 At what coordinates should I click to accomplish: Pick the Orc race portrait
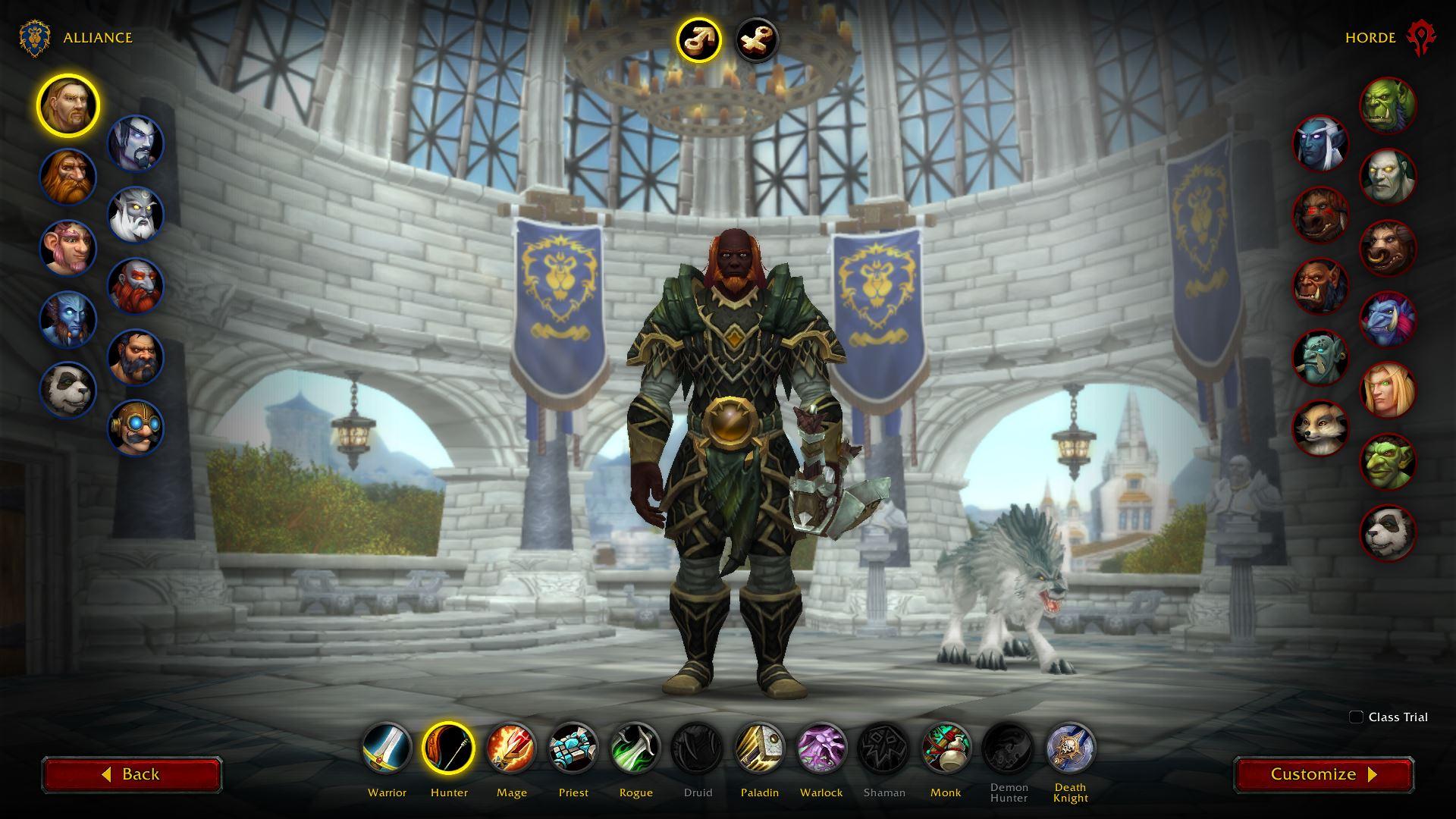[1388, 106]
